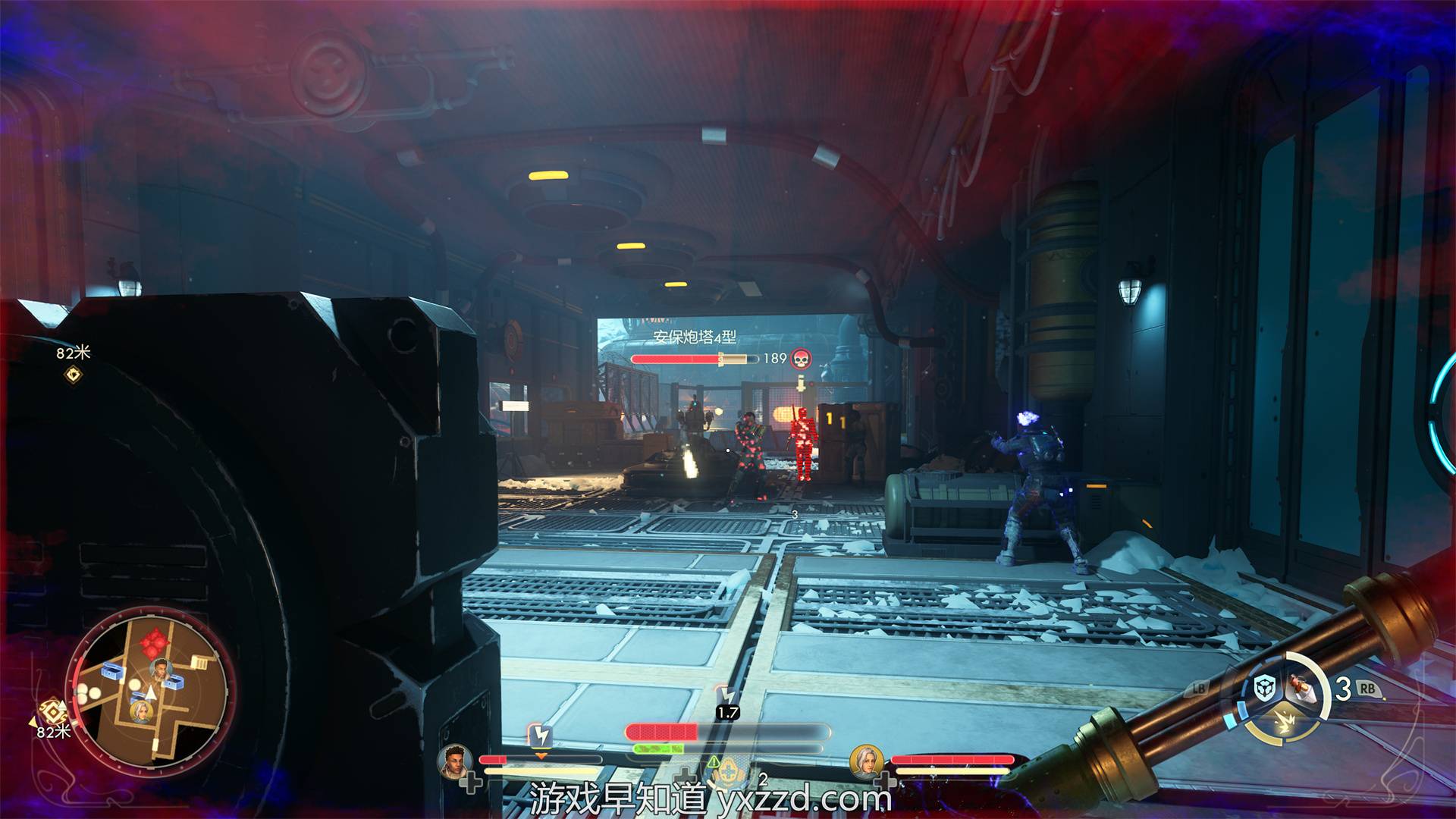Click the stairs icon on the minimap

(200, 662)
